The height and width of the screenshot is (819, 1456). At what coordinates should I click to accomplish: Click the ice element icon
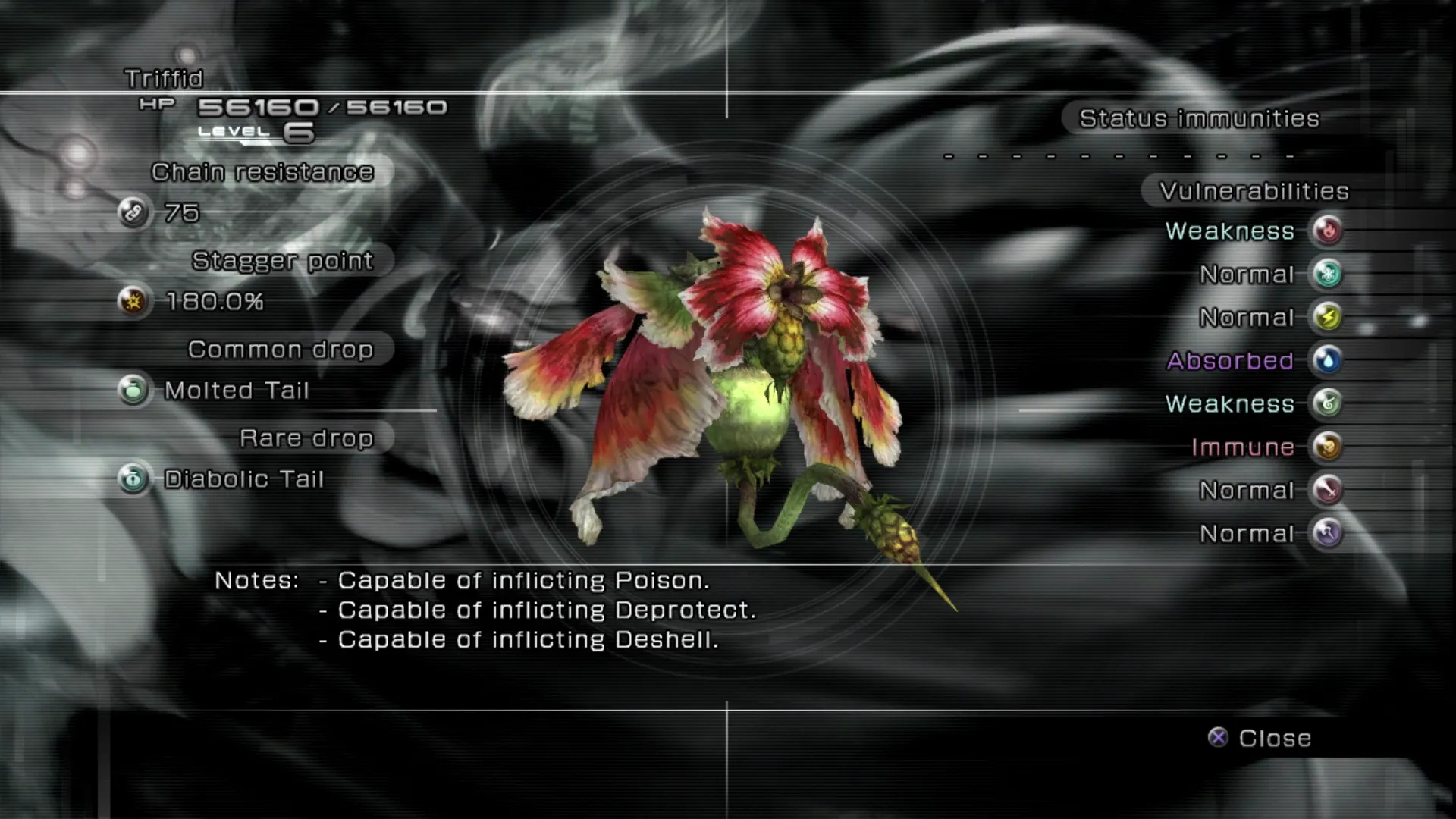click(1327, 274)
